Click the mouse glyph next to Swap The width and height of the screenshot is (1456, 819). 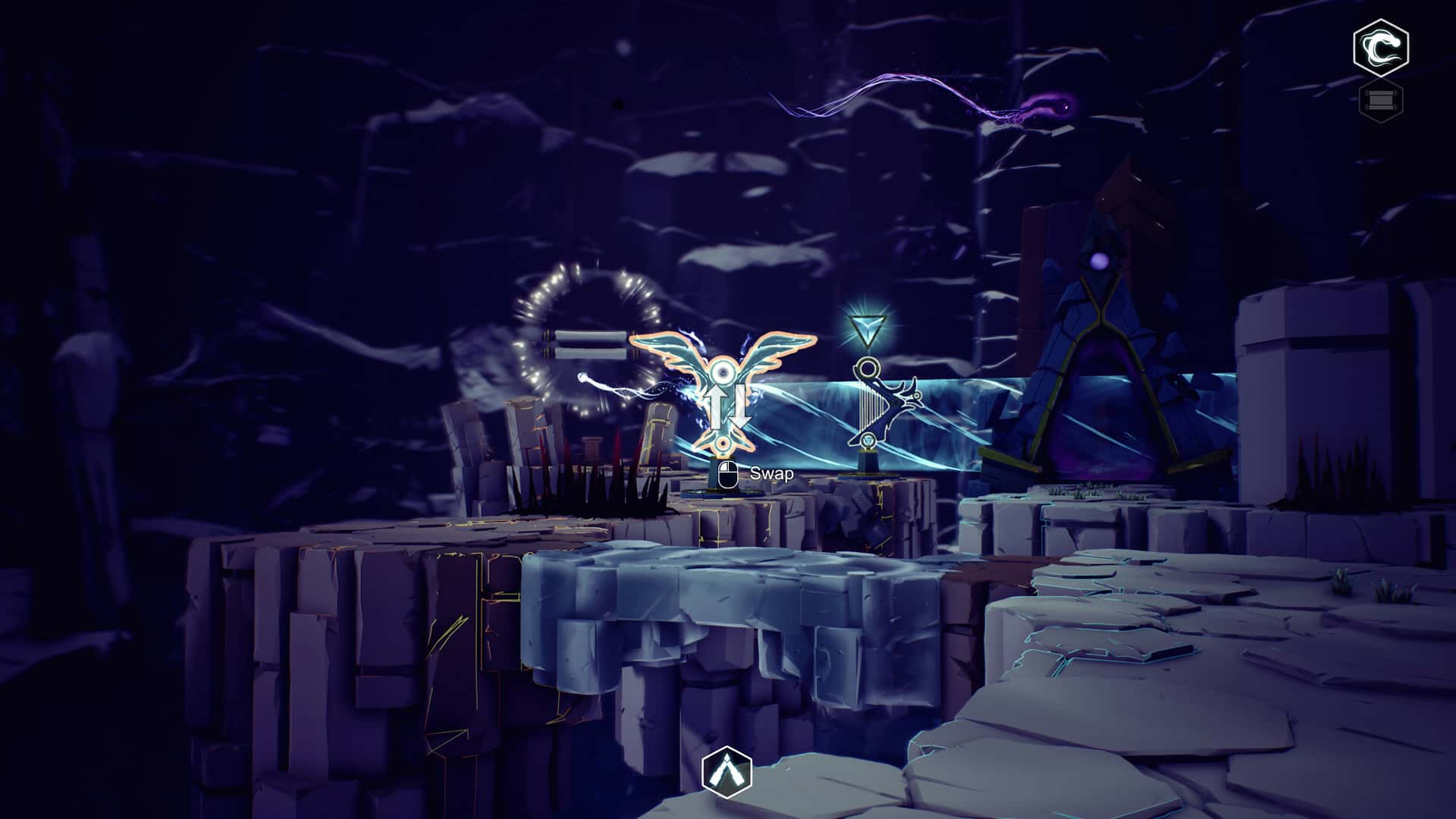pyautogui.click(x=728, y=475)
